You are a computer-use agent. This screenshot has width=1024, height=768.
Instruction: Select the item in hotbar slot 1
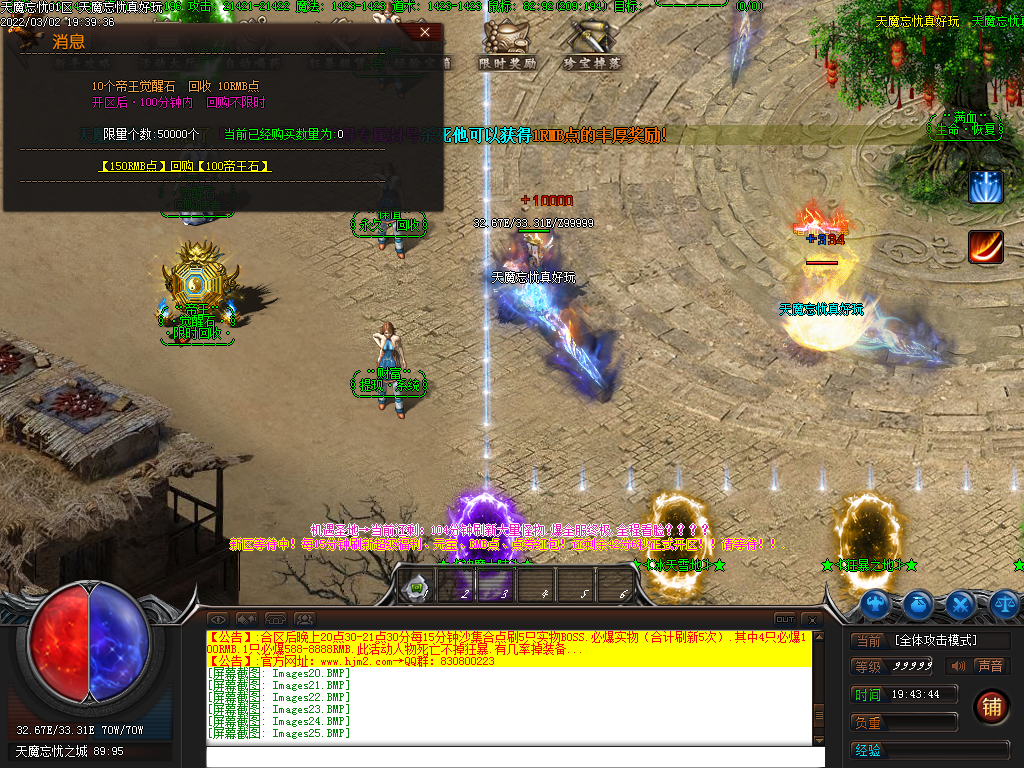416,587
